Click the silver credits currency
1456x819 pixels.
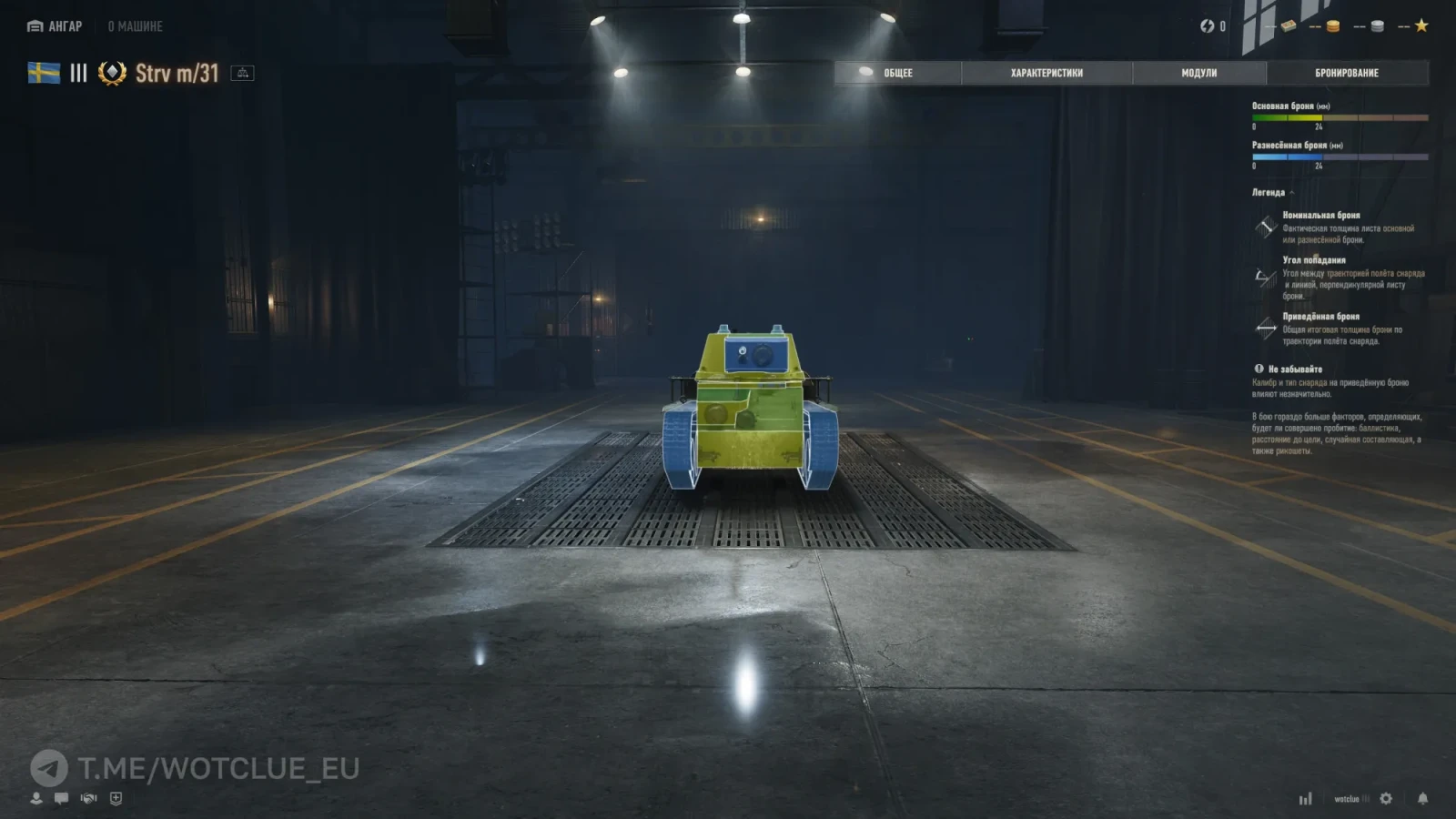(1377, 26)
